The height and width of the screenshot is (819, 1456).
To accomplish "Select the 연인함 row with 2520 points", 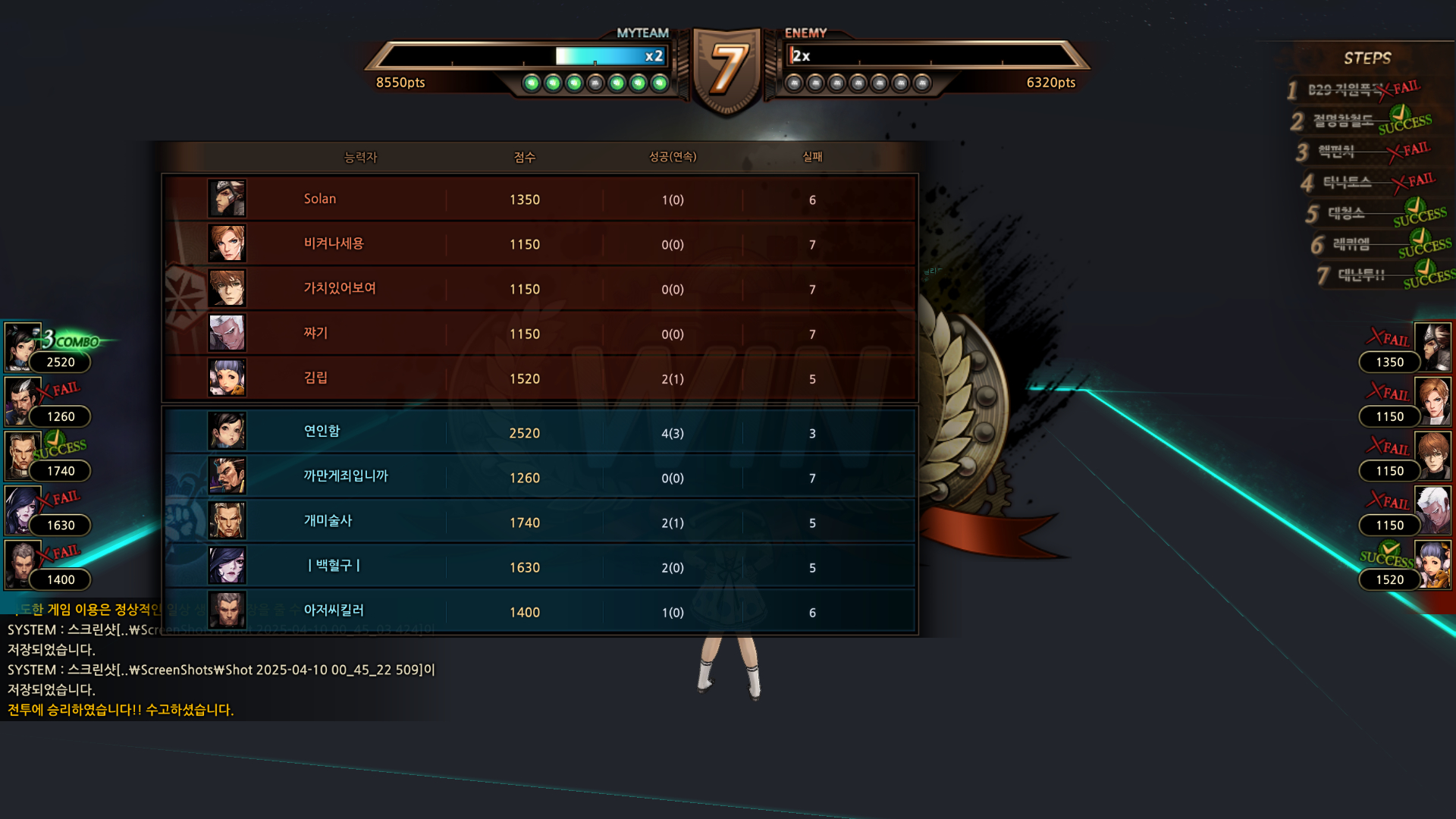I will point(538,432).
